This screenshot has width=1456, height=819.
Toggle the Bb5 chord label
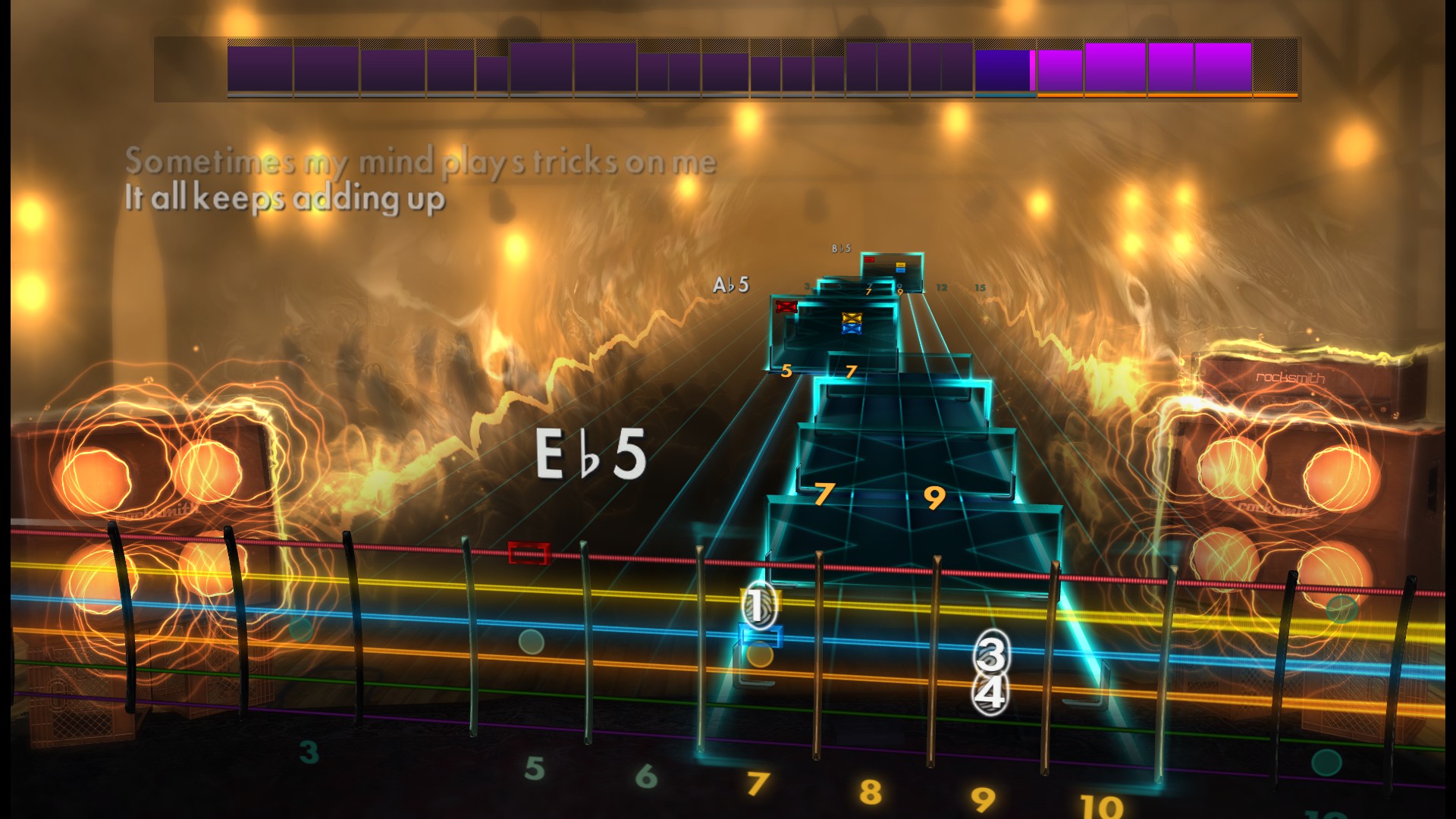click(x=842, y=247)
